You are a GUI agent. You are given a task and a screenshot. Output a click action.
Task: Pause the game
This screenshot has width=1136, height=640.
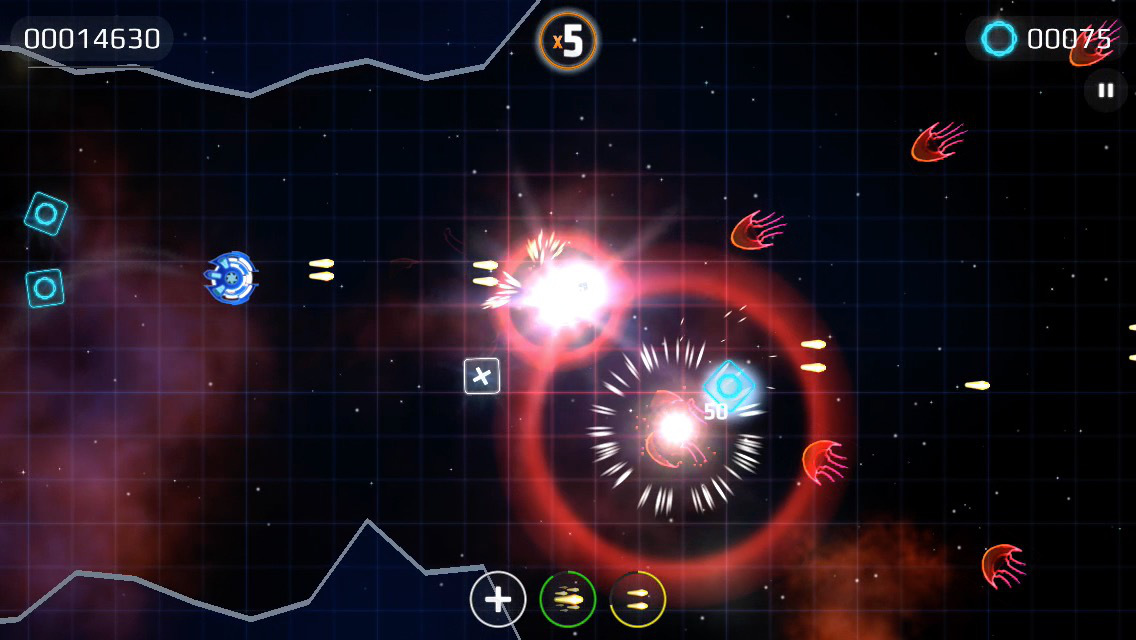[1105, 91]
